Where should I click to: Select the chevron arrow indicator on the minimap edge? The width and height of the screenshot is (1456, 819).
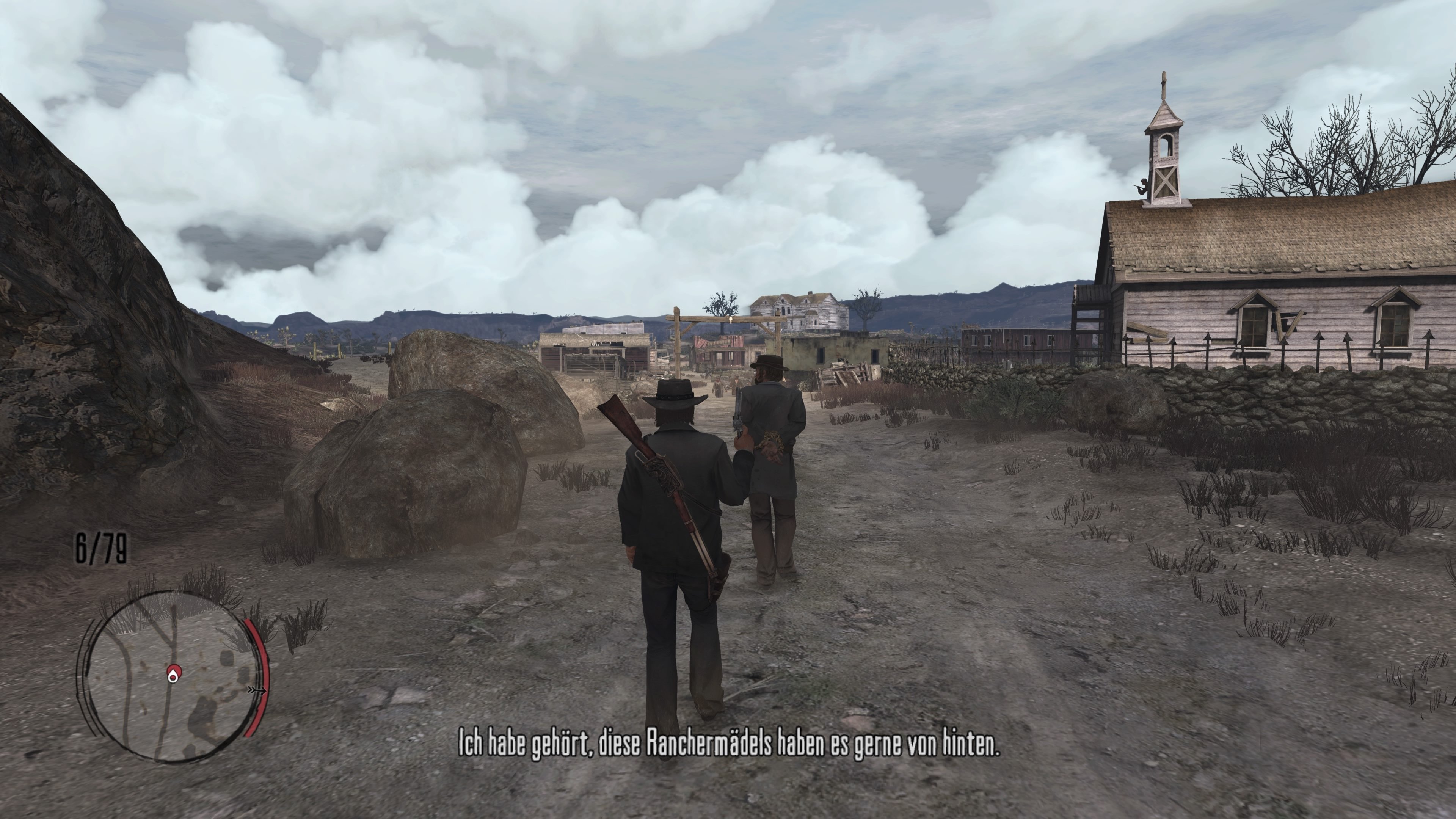click(x=257, y=691)
